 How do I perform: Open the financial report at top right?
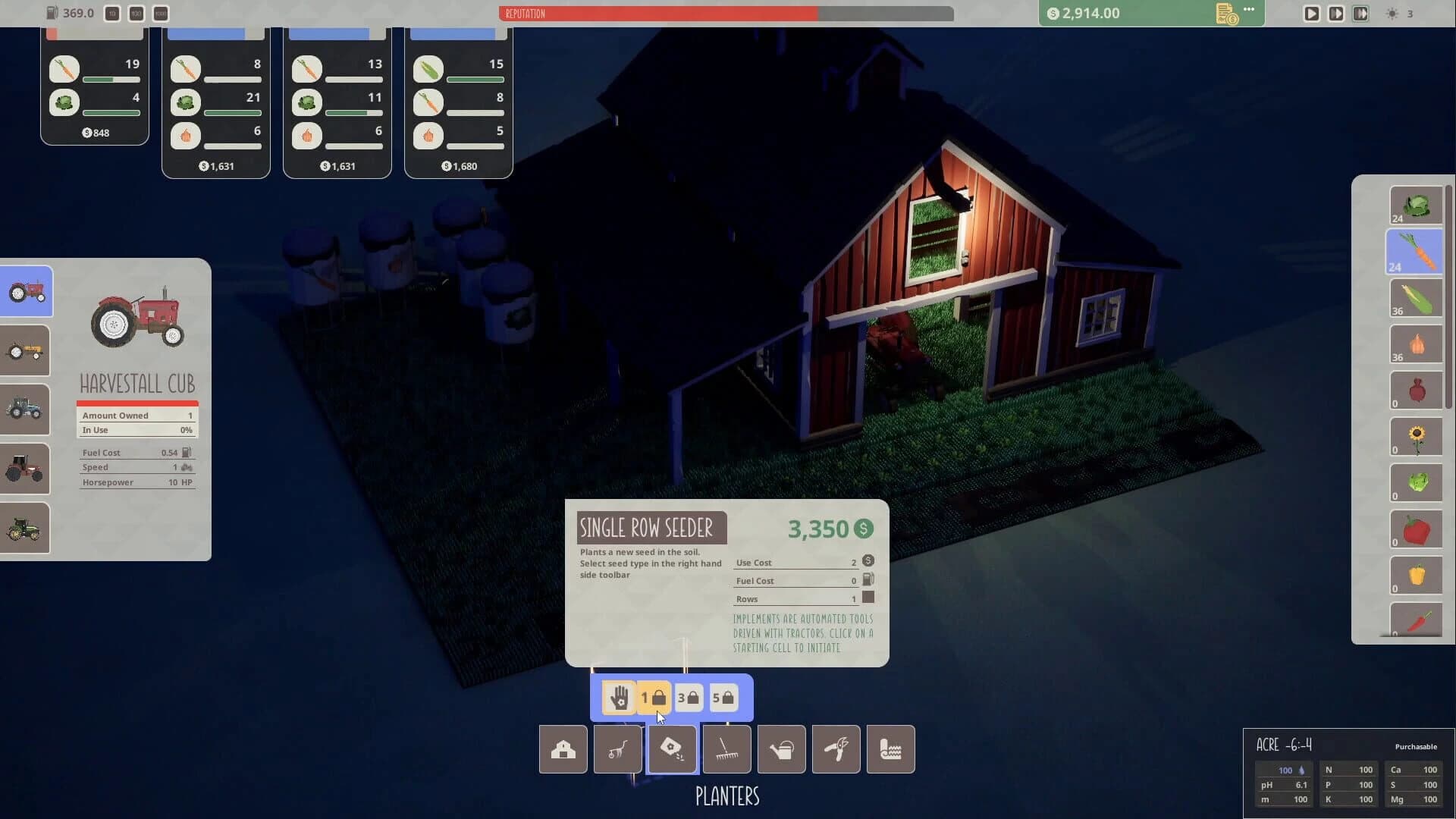(1225, 13)
